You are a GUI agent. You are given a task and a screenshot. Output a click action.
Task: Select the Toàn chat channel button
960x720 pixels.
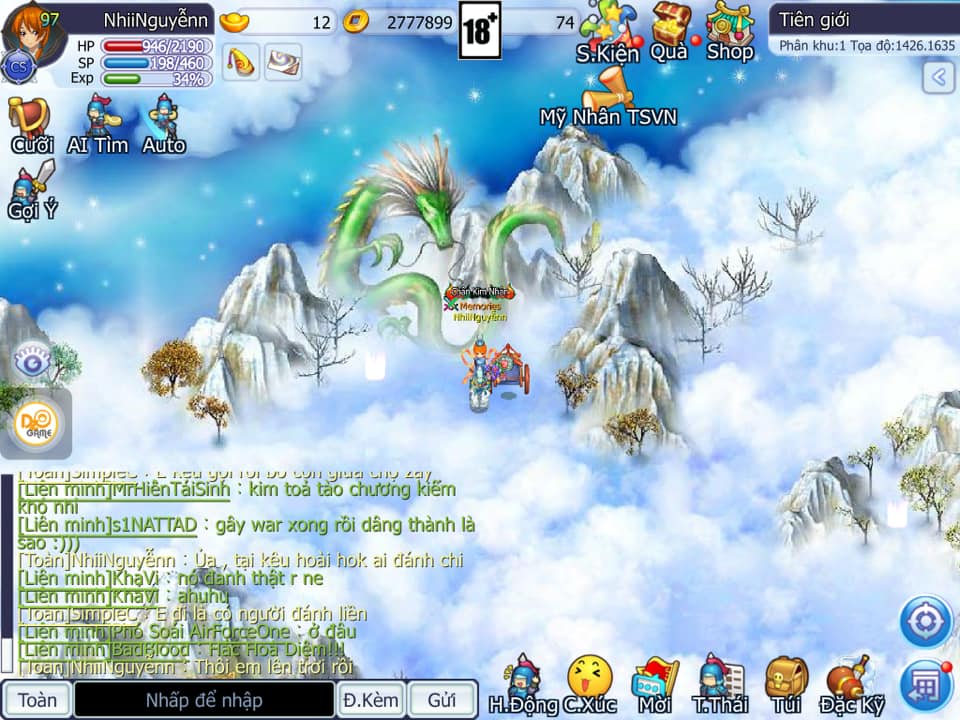37,699
